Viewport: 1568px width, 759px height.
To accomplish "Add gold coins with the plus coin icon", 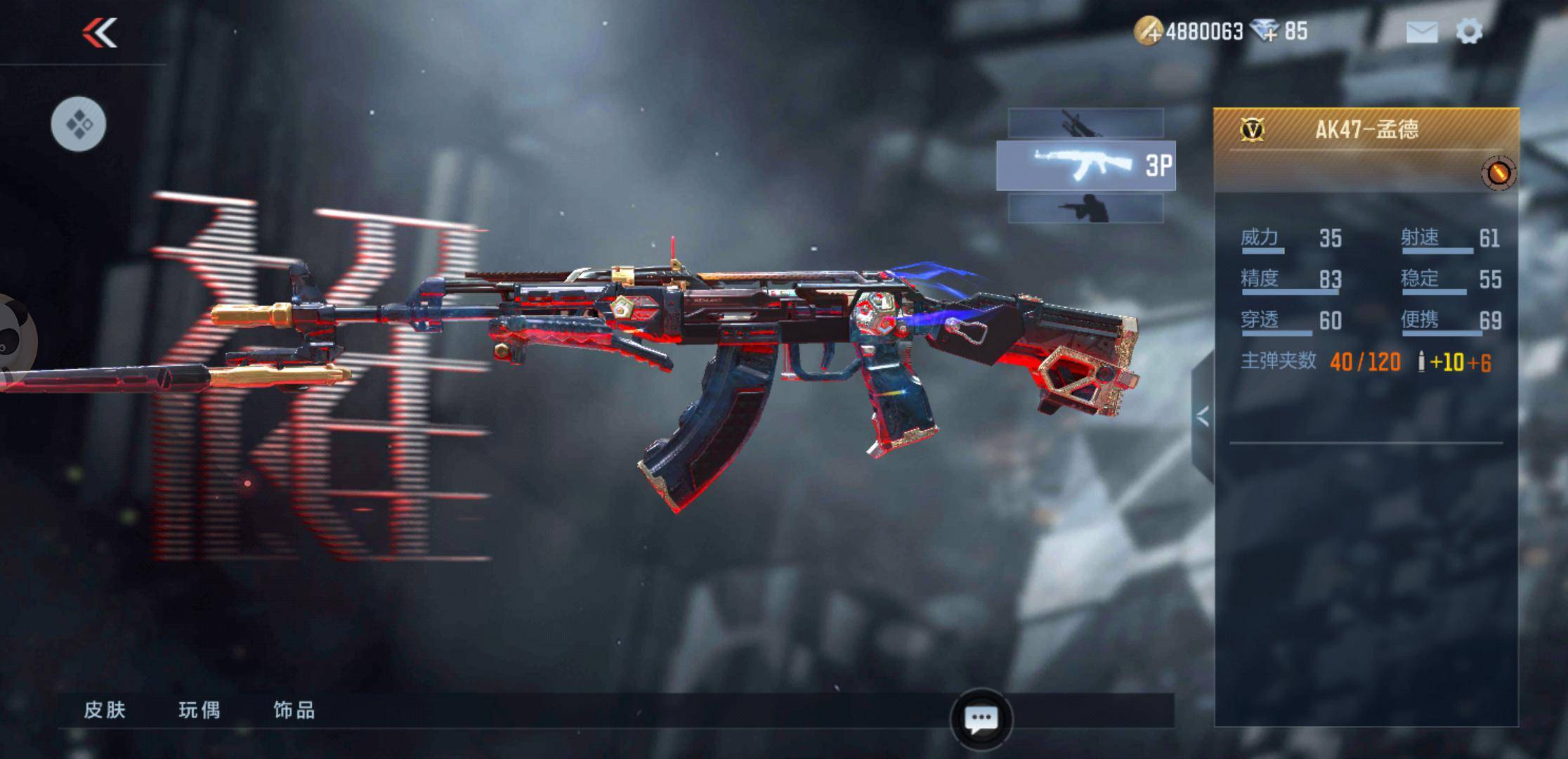I will tap(1149, 32).
